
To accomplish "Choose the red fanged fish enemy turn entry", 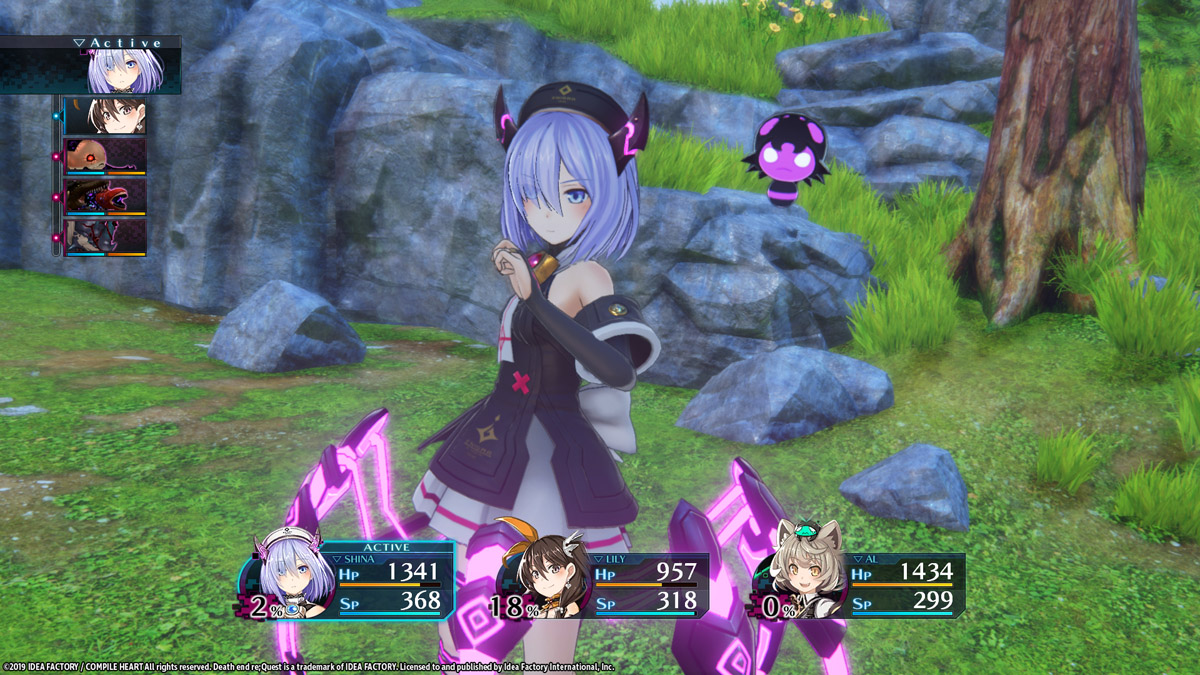I will coord(105,196).
